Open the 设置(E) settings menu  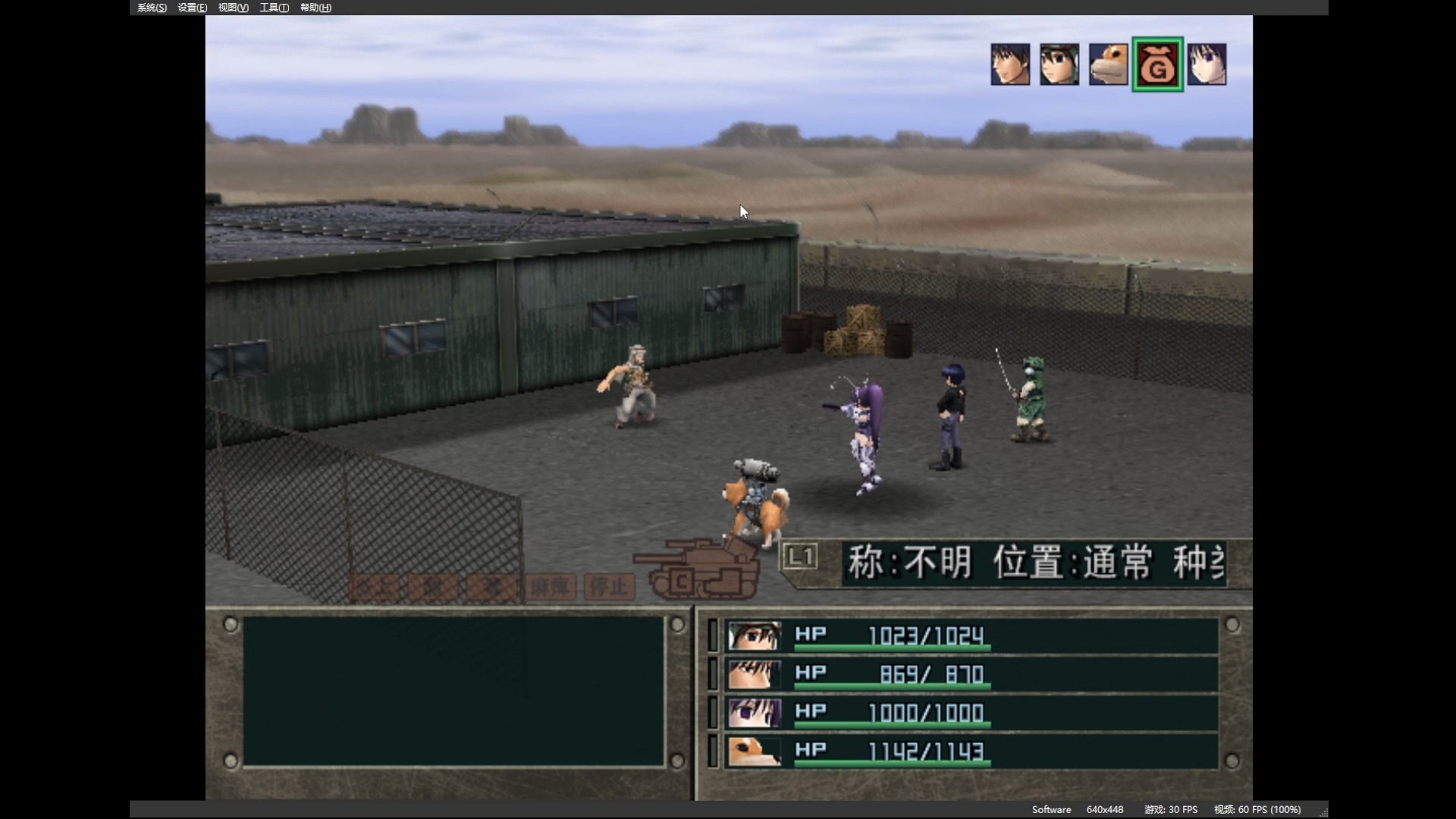click(x=192, y=8)
